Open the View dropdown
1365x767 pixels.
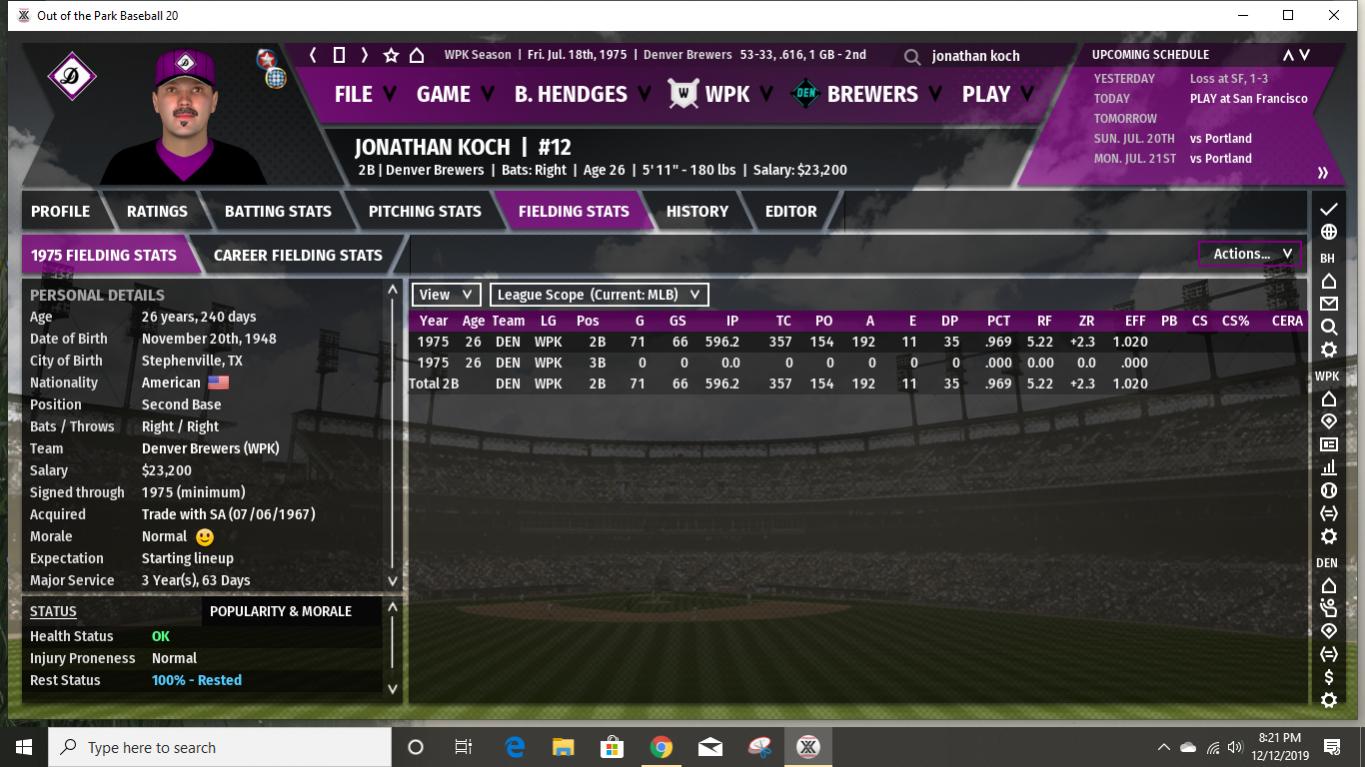[445, 294]
